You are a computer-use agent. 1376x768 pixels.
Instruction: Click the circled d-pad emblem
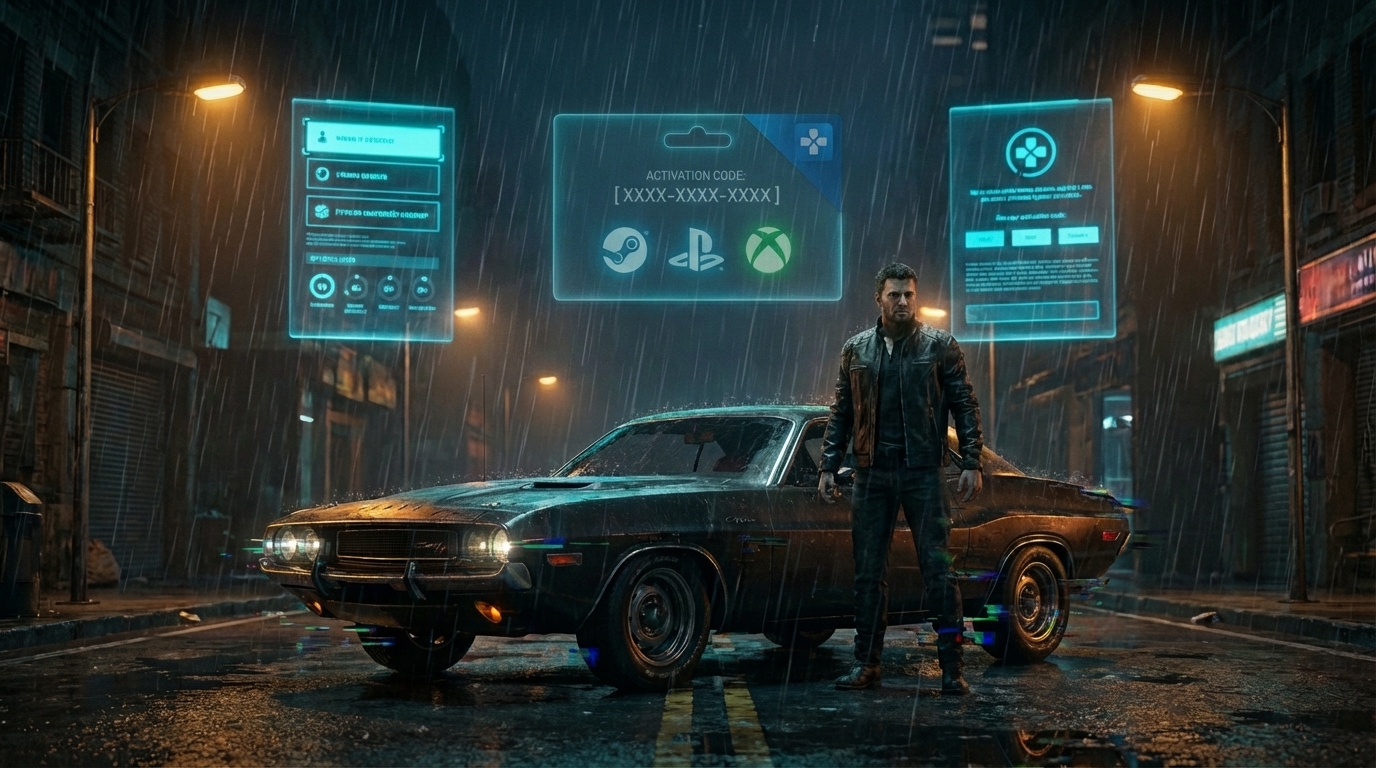[x=1030, y=152]
